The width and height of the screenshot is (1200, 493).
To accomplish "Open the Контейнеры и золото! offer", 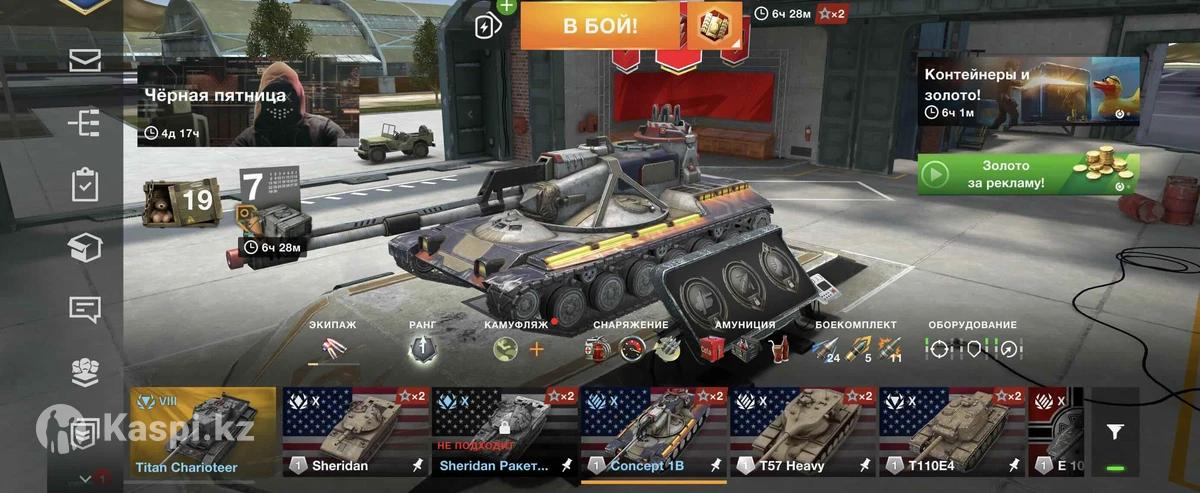I will point(1028,89).
